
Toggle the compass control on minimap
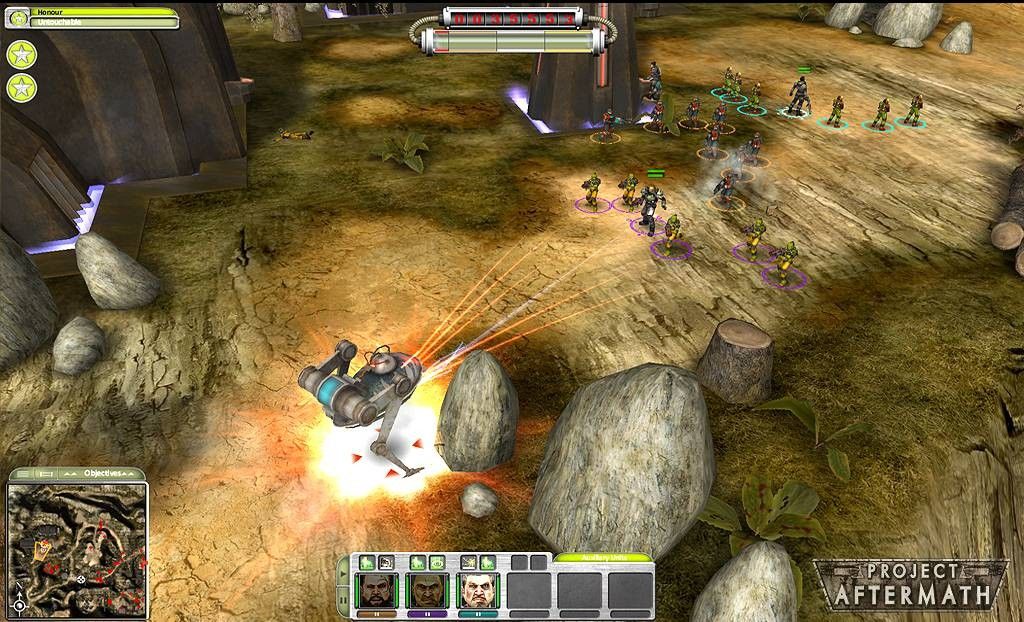(x=19, y=605)
